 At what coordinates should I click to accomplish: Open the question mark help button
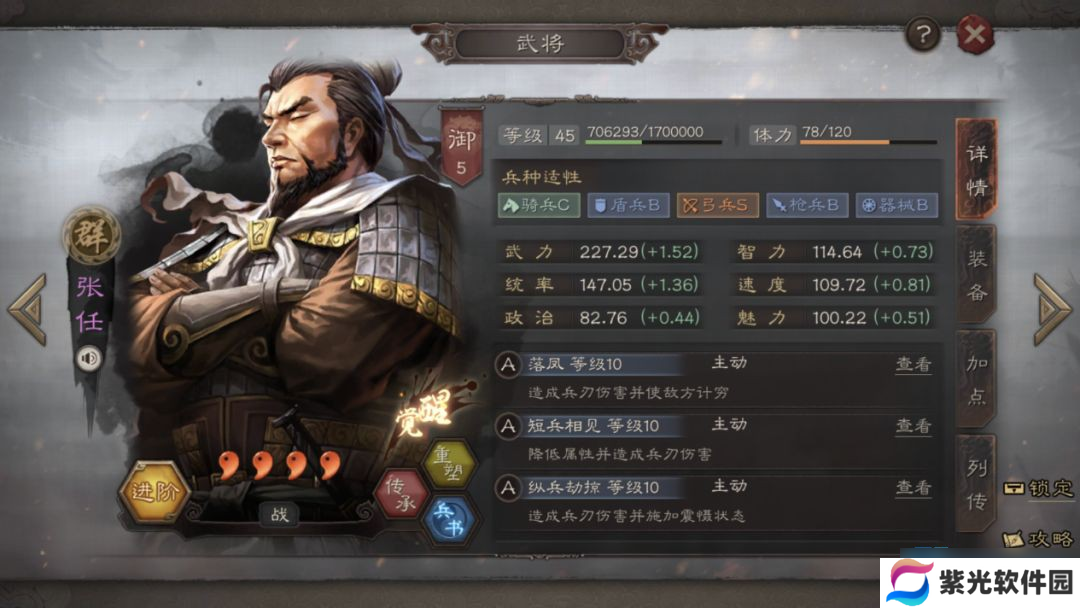click(x=922, y=37)
